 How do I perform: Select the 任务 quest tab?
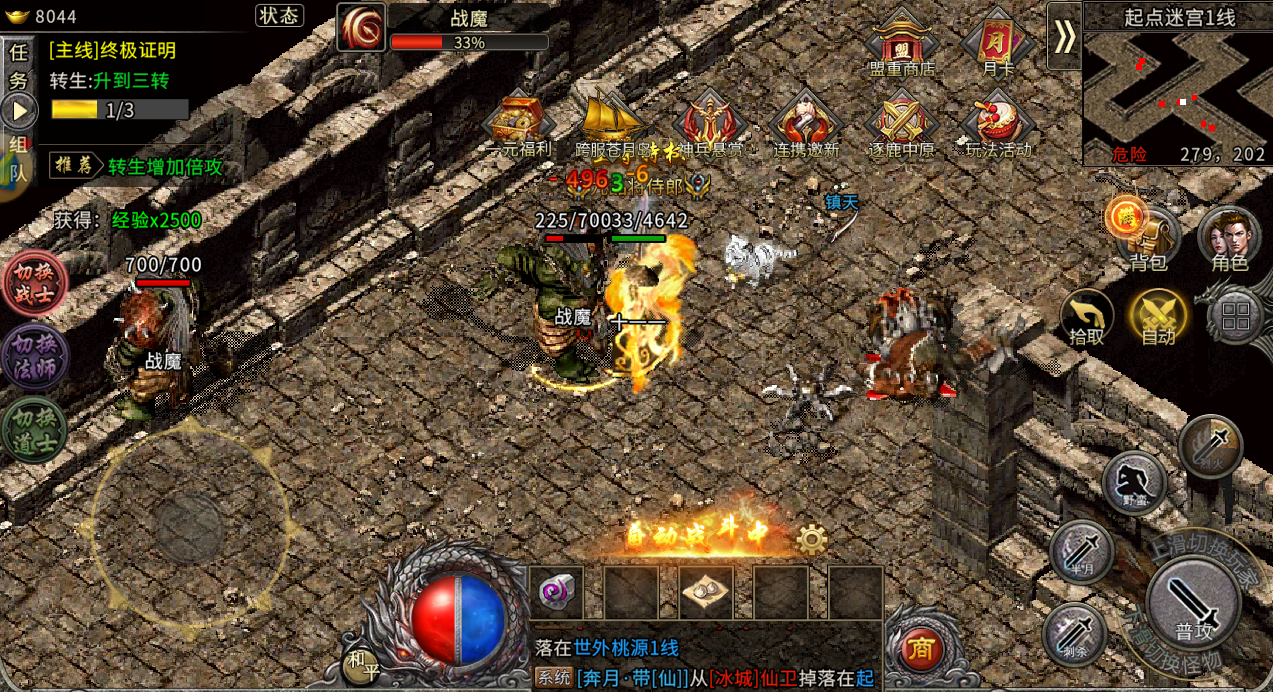17,66
